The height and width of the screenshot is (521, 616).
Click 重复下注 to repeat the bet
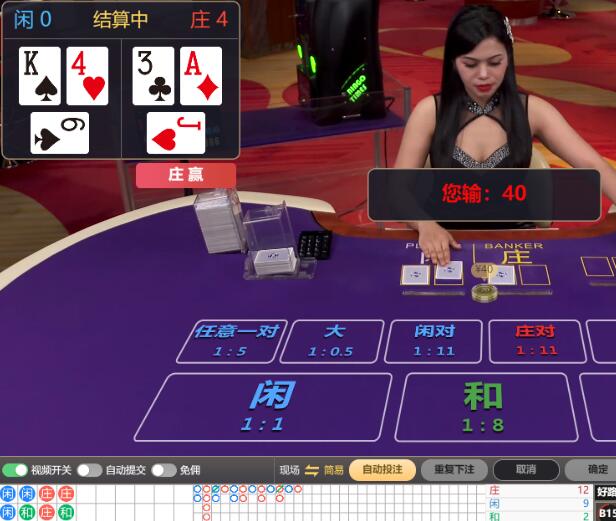tap(454, 470)
